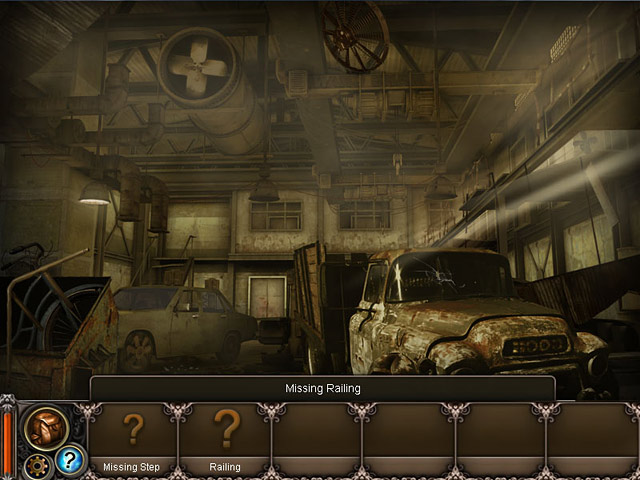Image resolution: width=640 pixels, height=480 pixels.
Task: Select the Railing inventory slot
Action: tap(225, 436)
